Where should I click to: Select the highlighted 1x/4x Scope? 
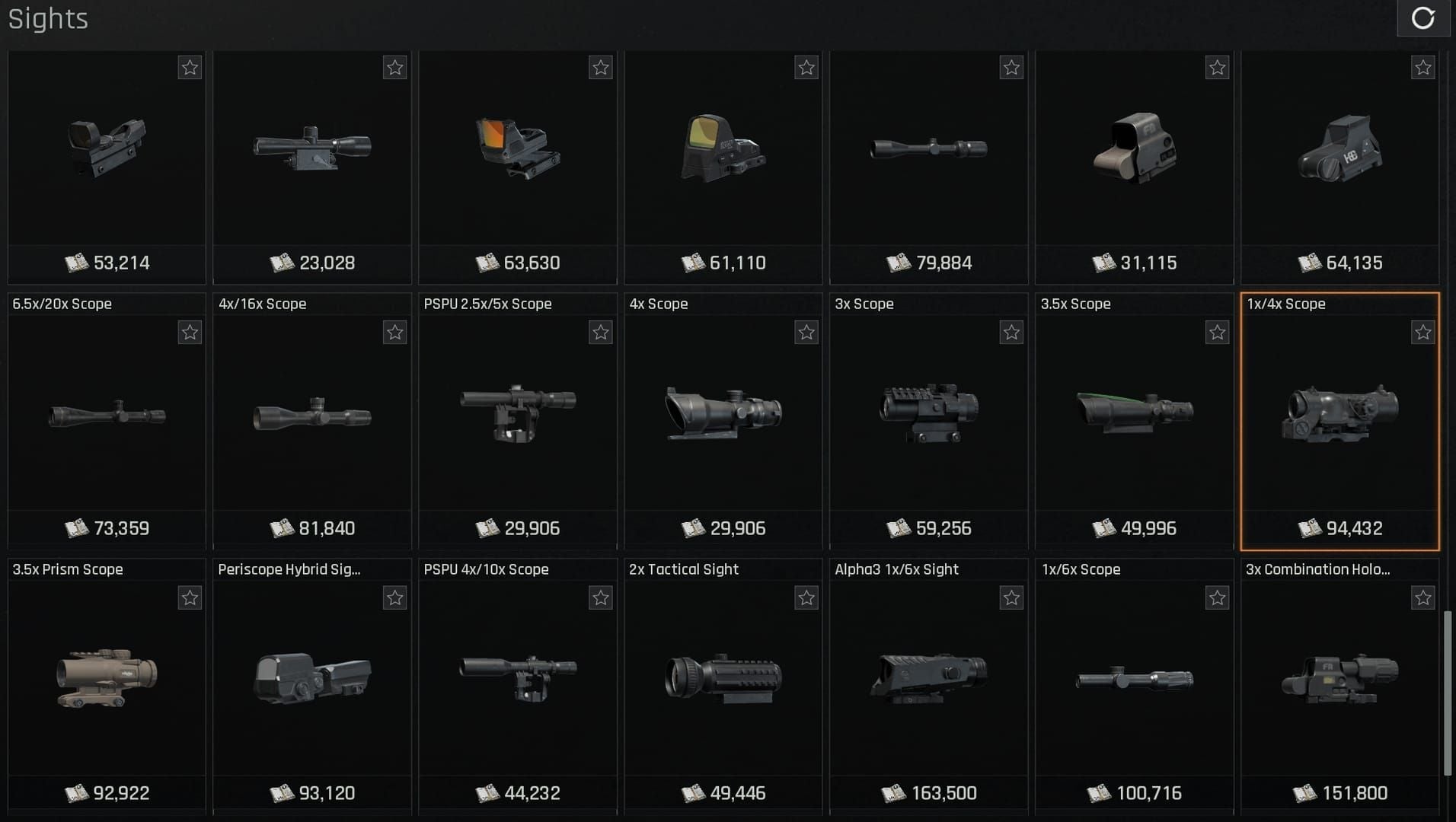tap(1339, 416)
